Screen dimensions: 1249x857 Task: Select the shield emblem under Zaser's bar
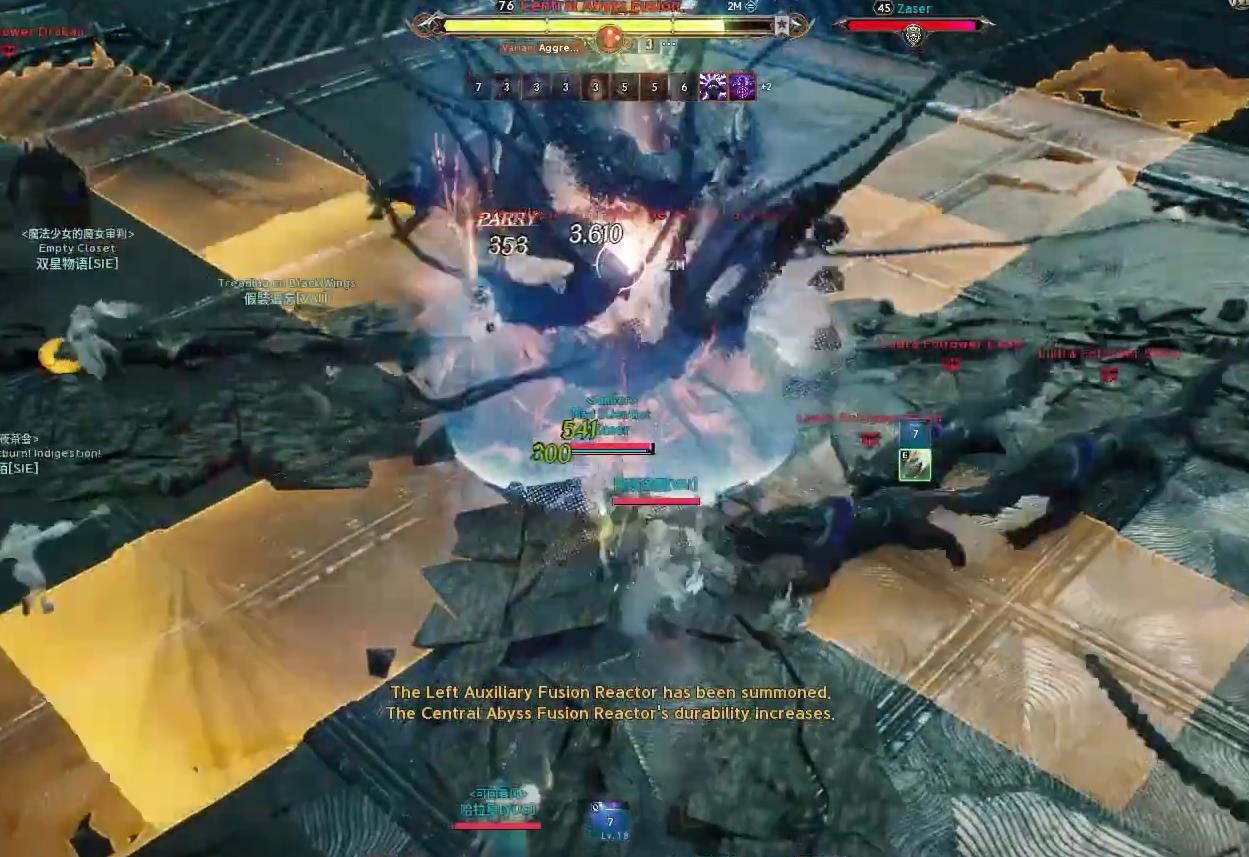coord(913,37)
